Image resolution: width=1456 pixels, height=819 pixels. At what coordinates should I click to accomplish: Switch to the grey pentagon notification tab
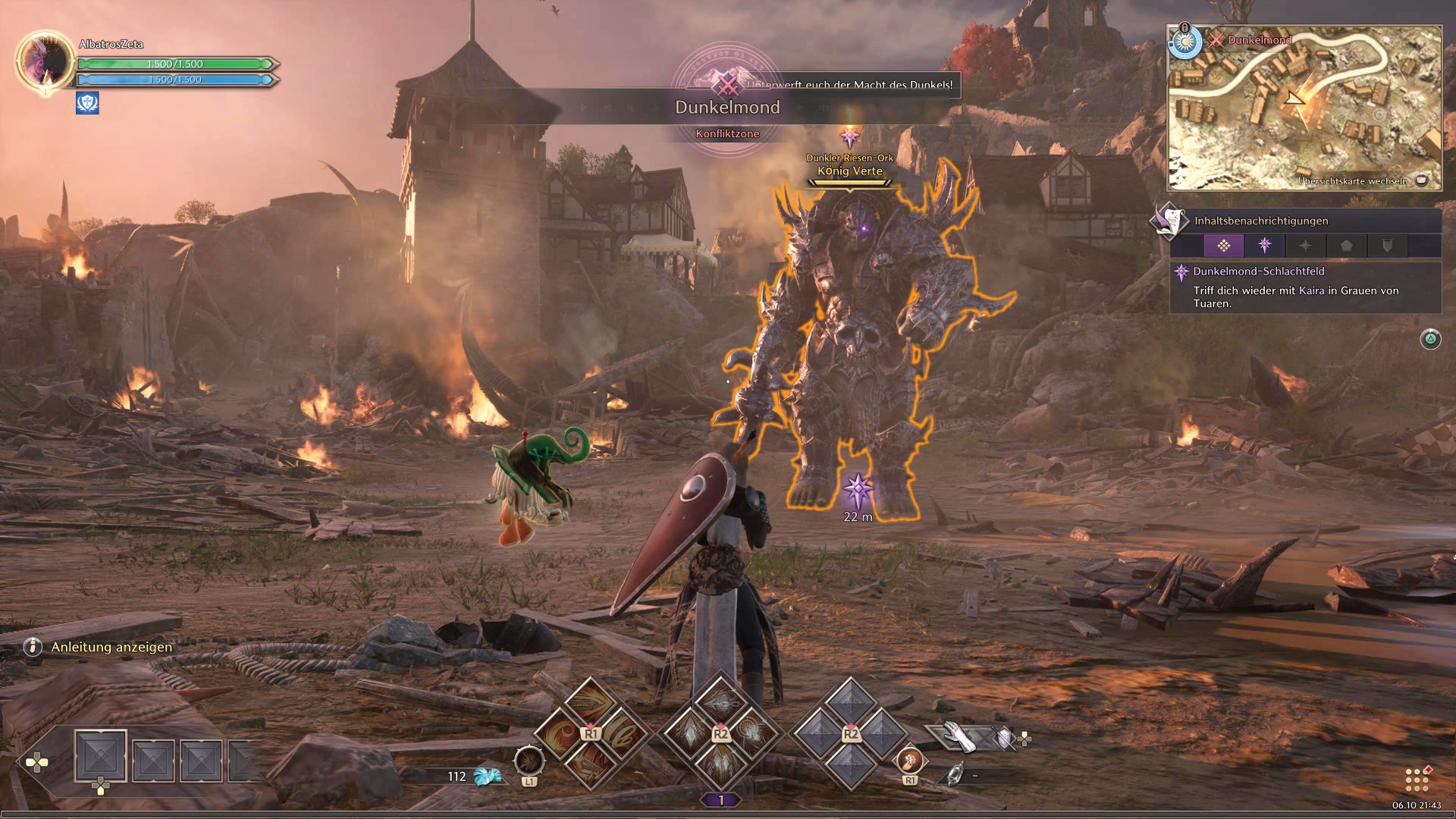point(1346,246)
